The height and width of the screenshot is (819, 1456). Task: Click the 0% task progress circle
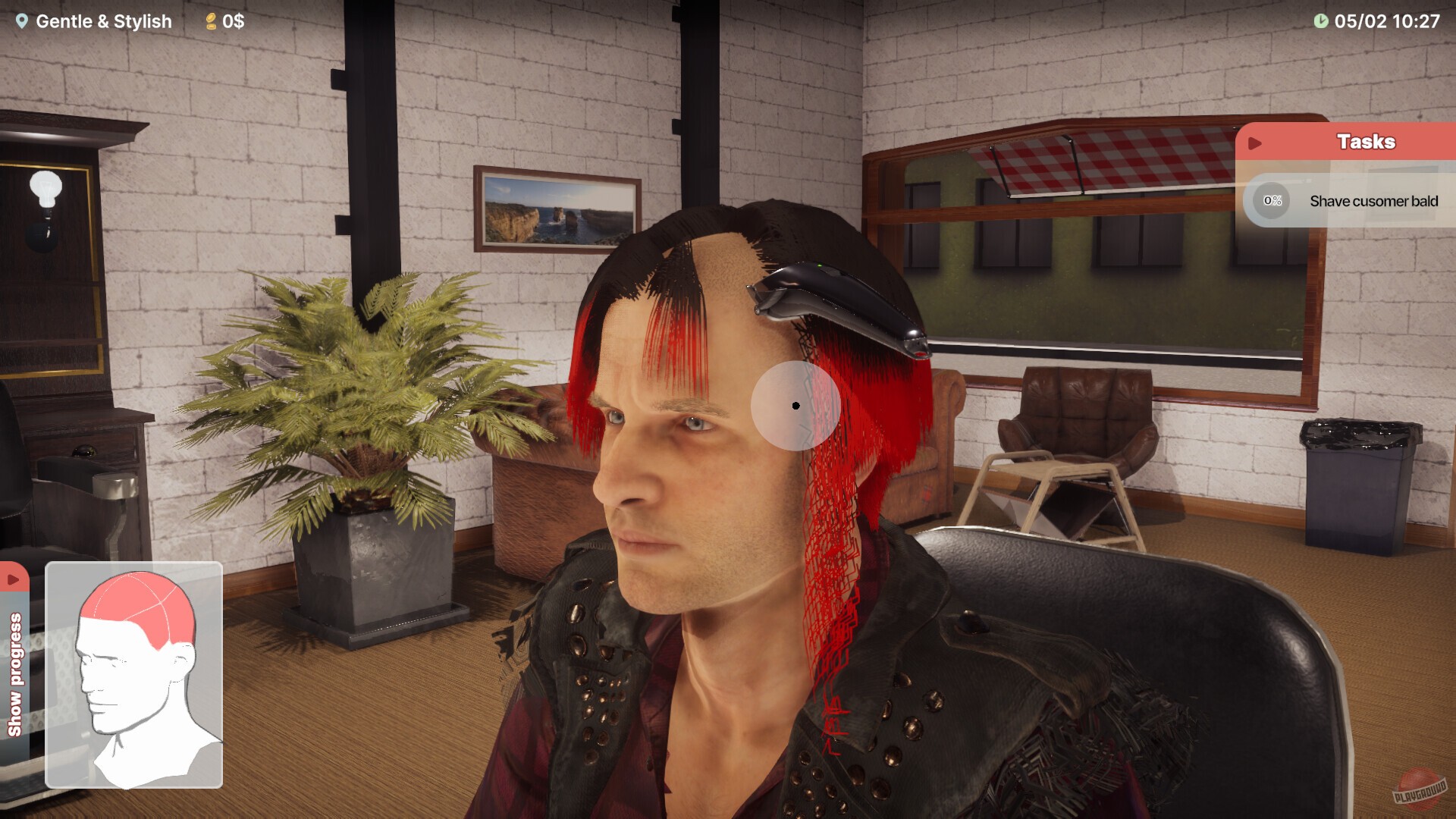pyautogui.click(x=1271, y=201)
